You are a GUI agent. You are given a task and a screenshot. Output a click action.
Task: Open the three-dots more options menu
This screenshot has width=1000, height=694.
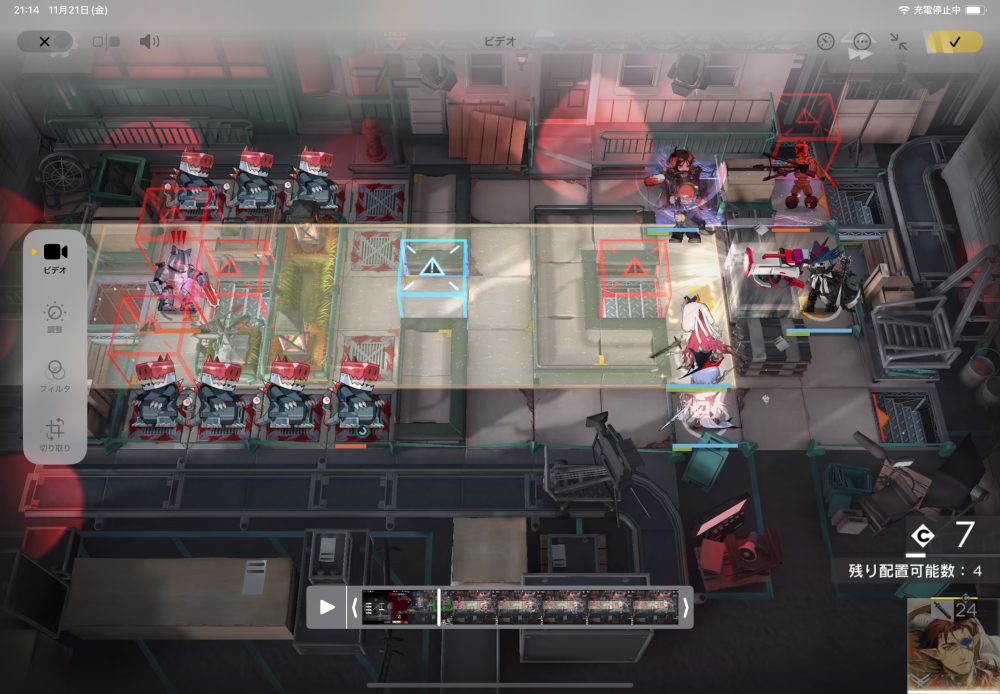(x=862, y=42)
